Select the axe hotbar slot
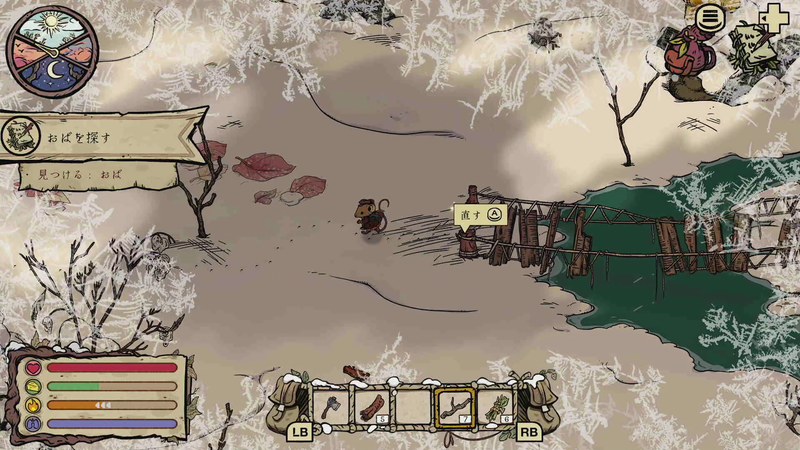 tap(329, 407)
